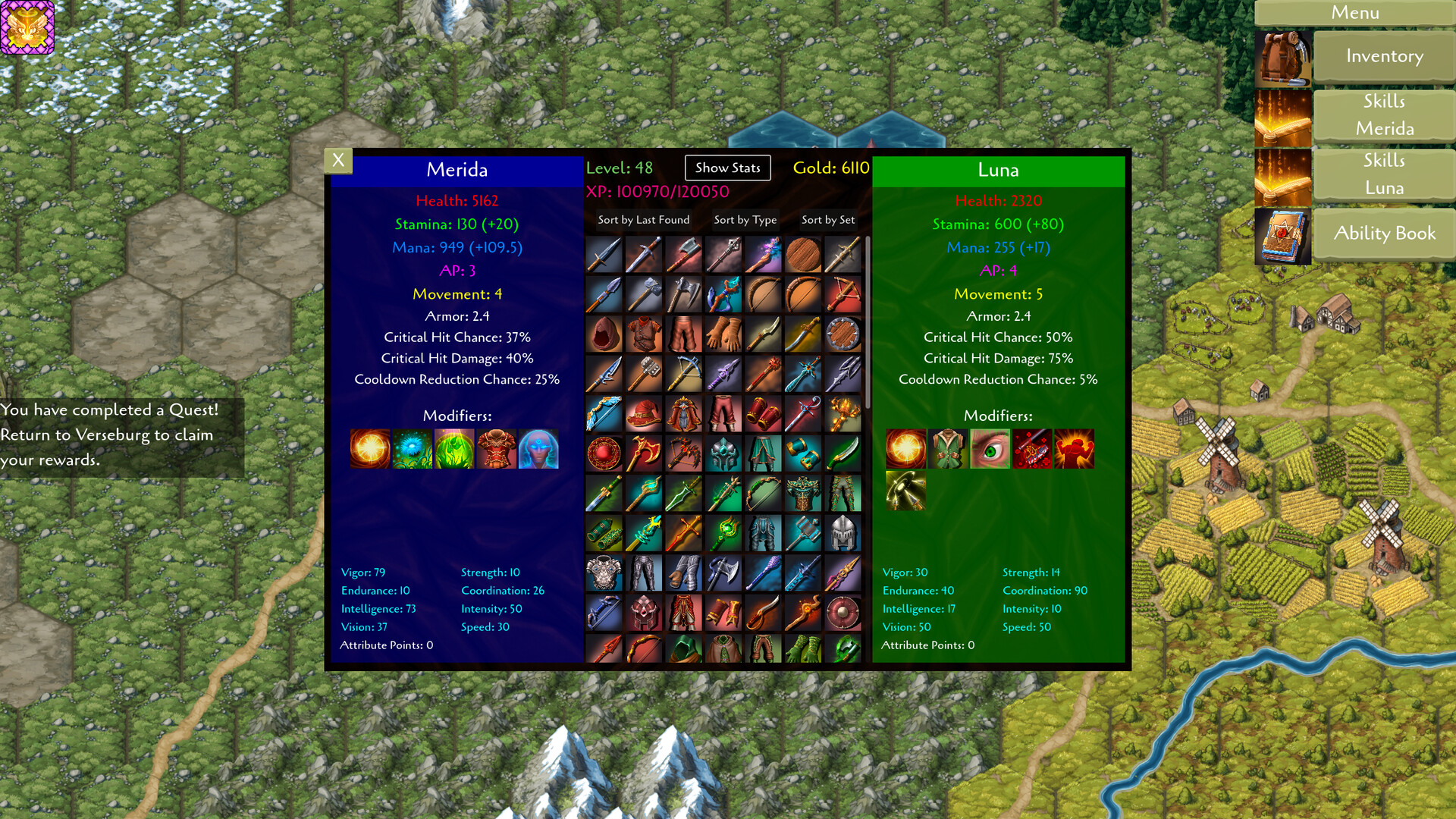Sort inventory by Type
This screenshot has height=819, width=1456.
pyautogui.click(x=745, y=220)
